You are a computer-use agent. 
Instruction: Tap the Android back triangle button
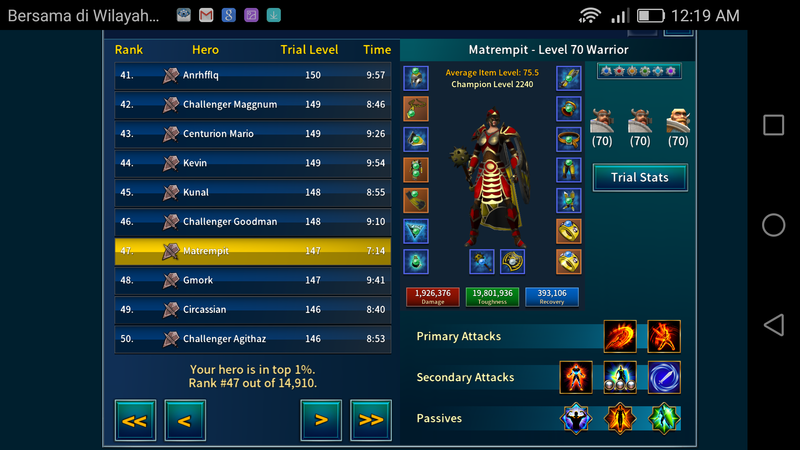click(773, 325)
